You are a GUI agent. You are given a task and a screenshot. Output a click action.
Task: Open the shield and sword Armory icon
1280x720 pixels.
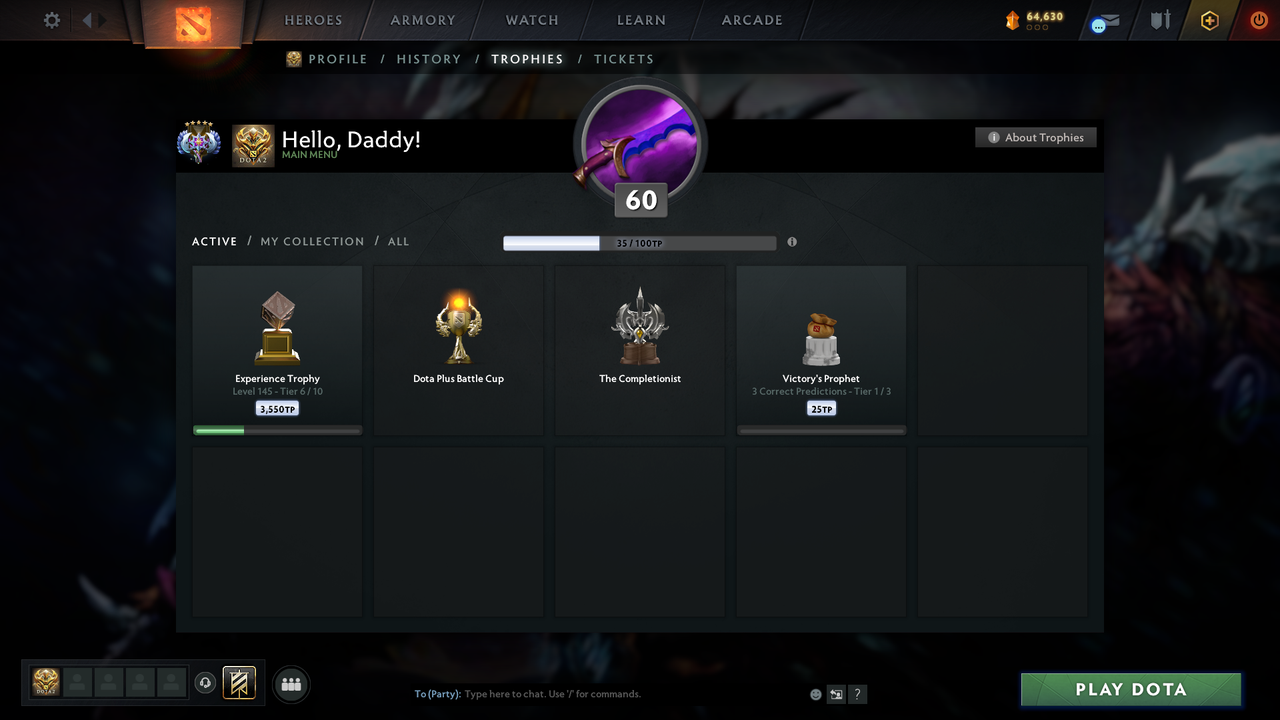point(1159,20)
